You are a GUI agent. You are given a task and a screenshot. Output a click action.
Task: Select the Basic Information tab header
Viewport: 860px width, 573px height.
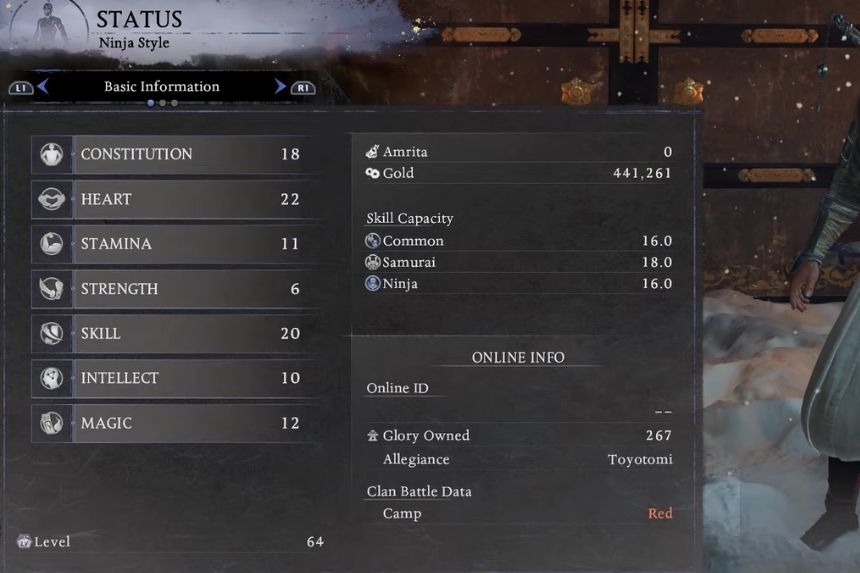(x=161, y=87)
